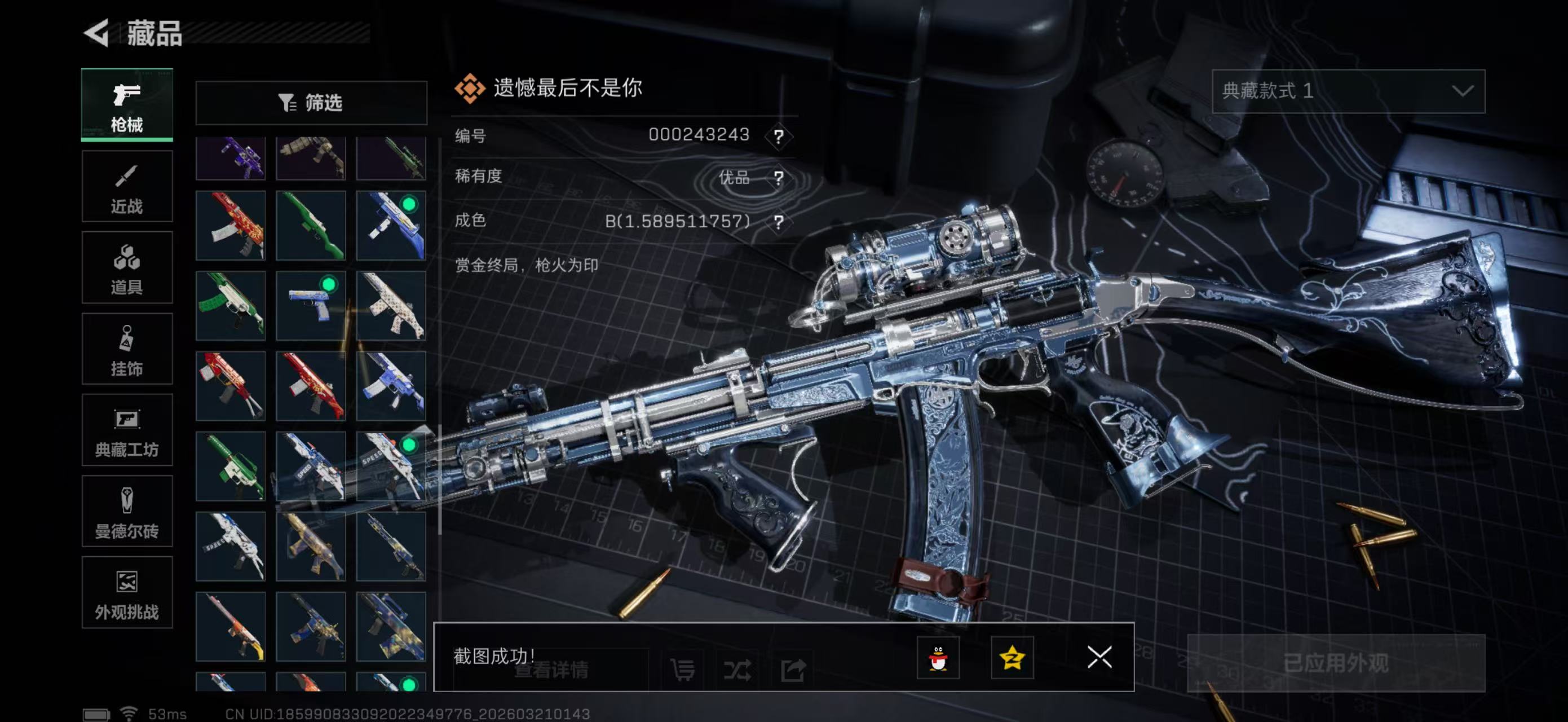Screen dimensions: 1568x722
Task: Show help for 成色 wear grade
Action: click(x=778, y=222)
